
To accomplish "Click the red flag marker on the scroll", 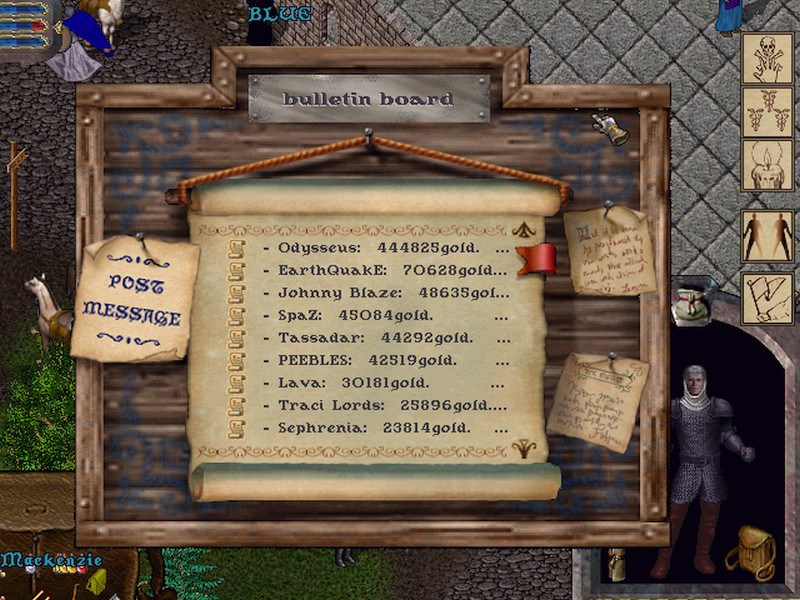I will pyautogui.click(x=538, y=259).
